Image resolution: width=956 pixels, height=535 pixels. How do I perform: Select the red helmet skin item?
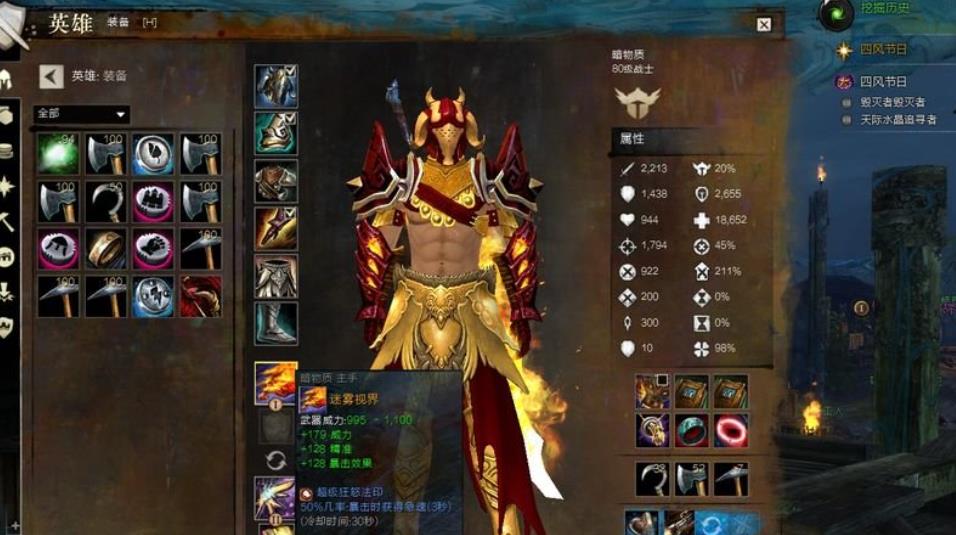point(200,296)
